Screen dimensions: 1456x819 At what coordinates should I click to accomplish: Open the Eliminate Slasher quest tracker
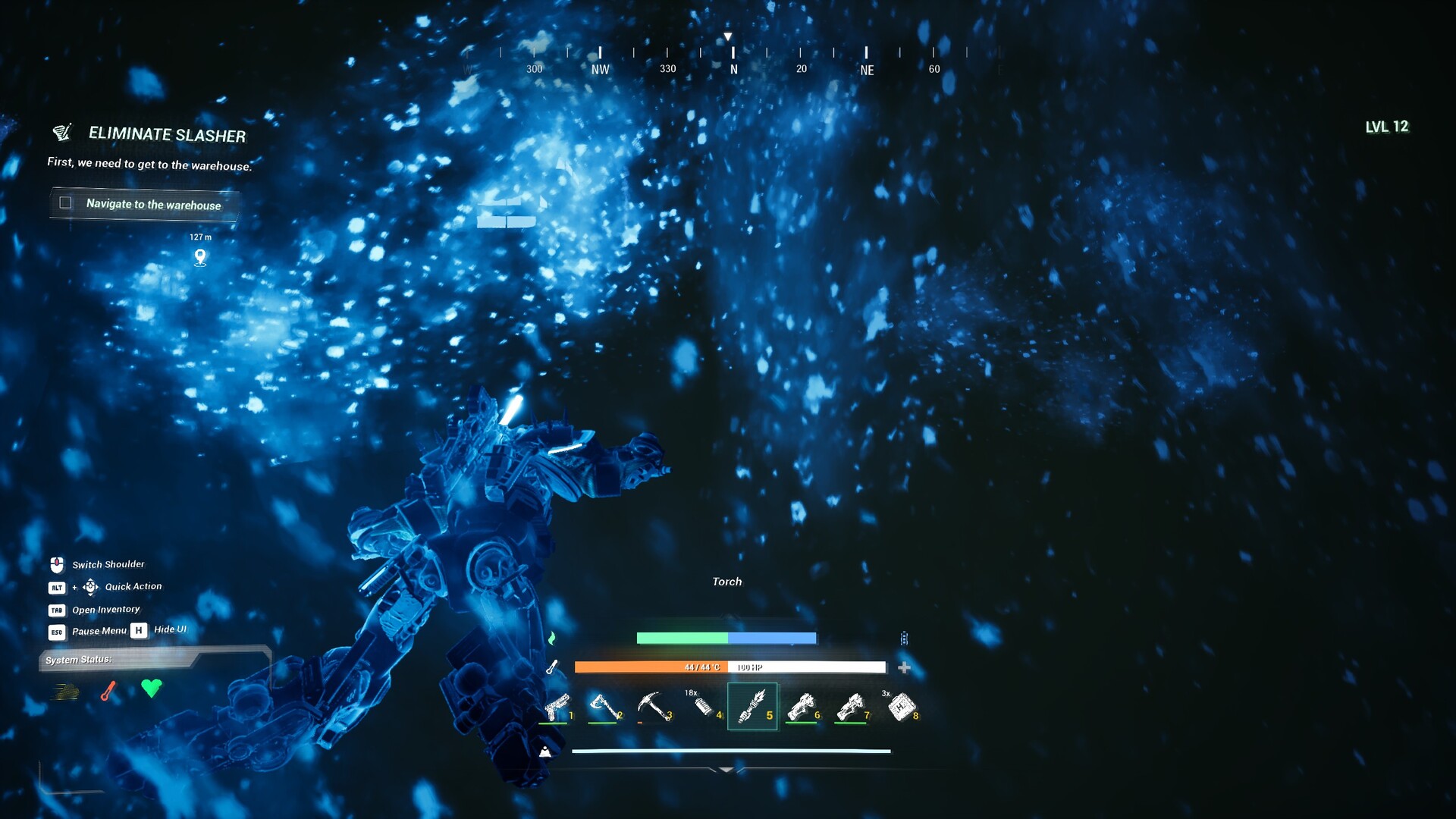[167, 135]
